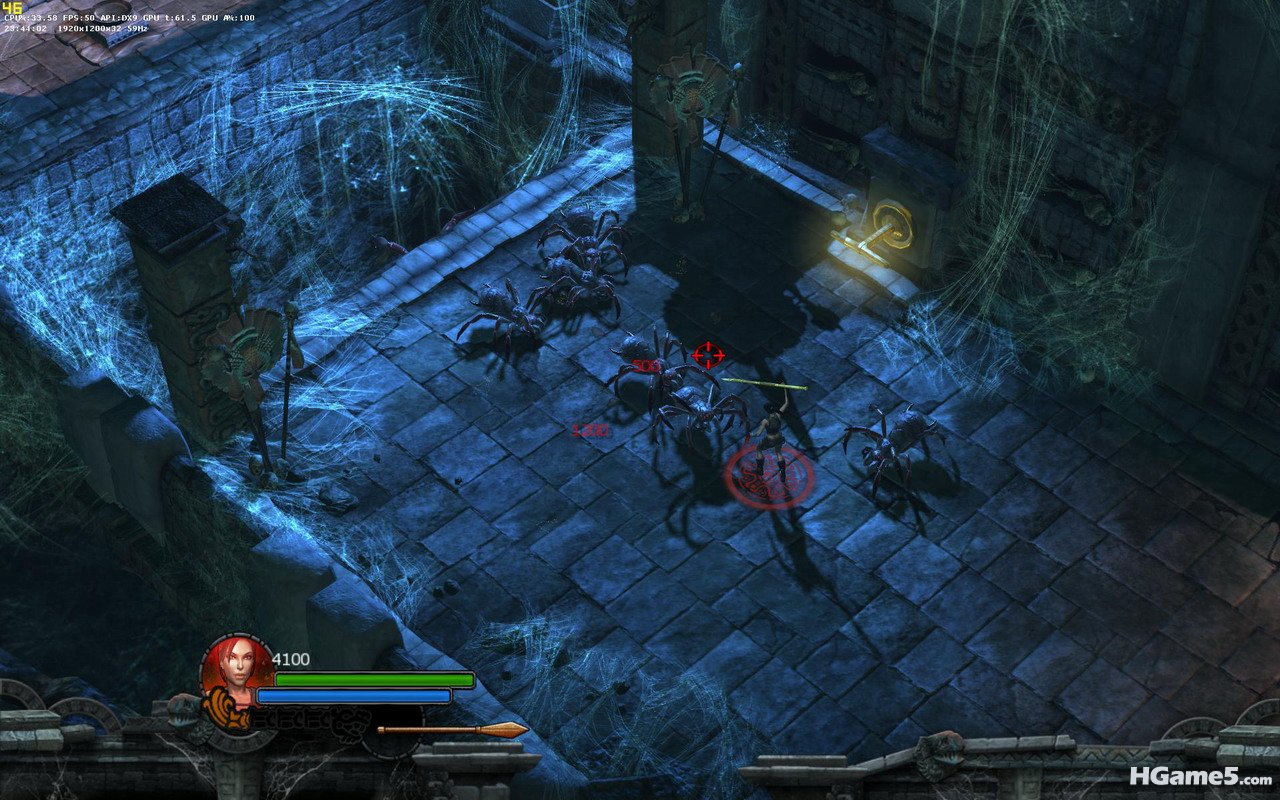Click Lara's character portrait
Viewport: 1280px width, 800px height.
pyautogui.click(x=237, y=669)
